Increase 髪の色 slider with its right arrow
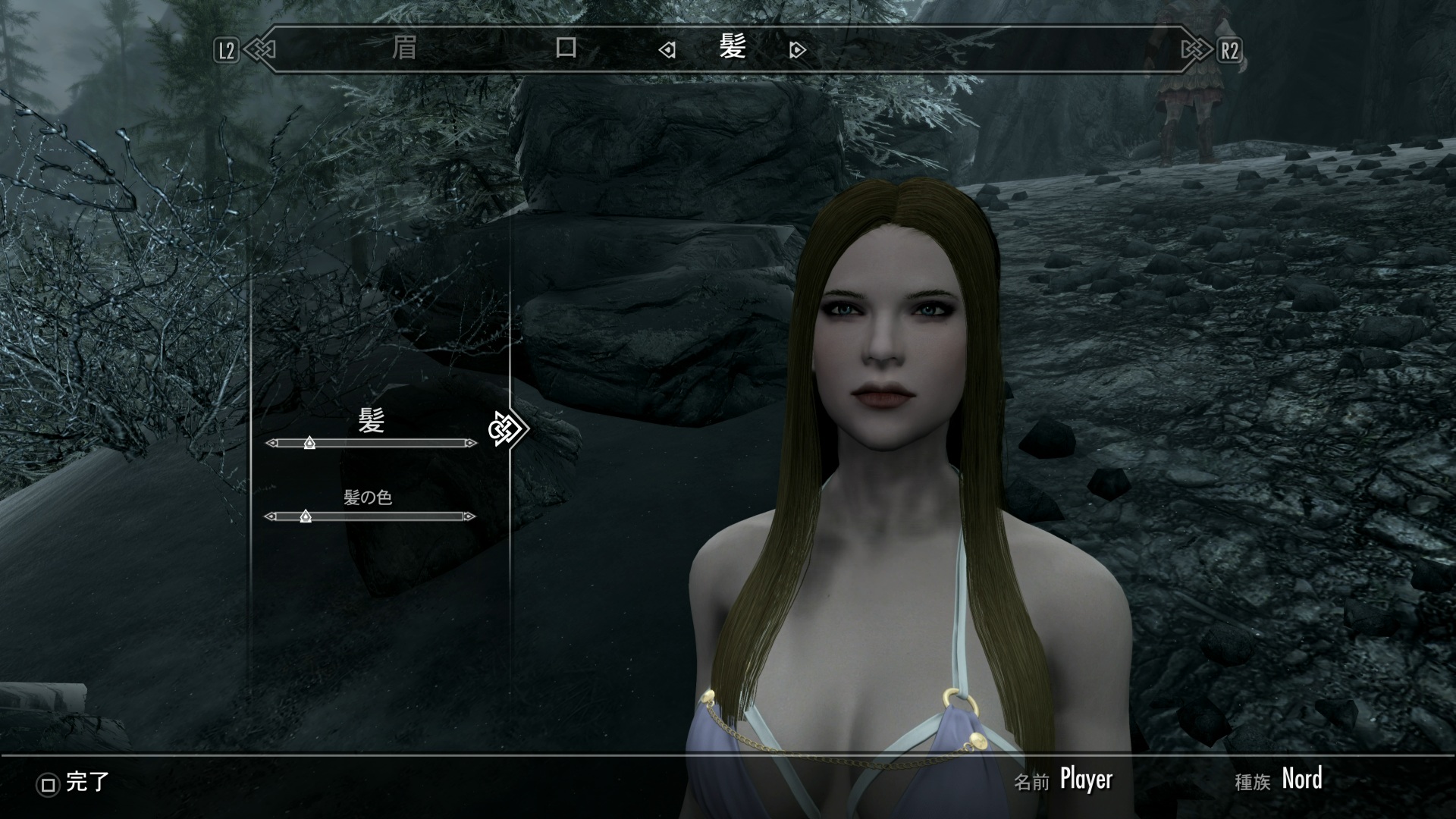The image size is (1456, 819). [470, 516]
